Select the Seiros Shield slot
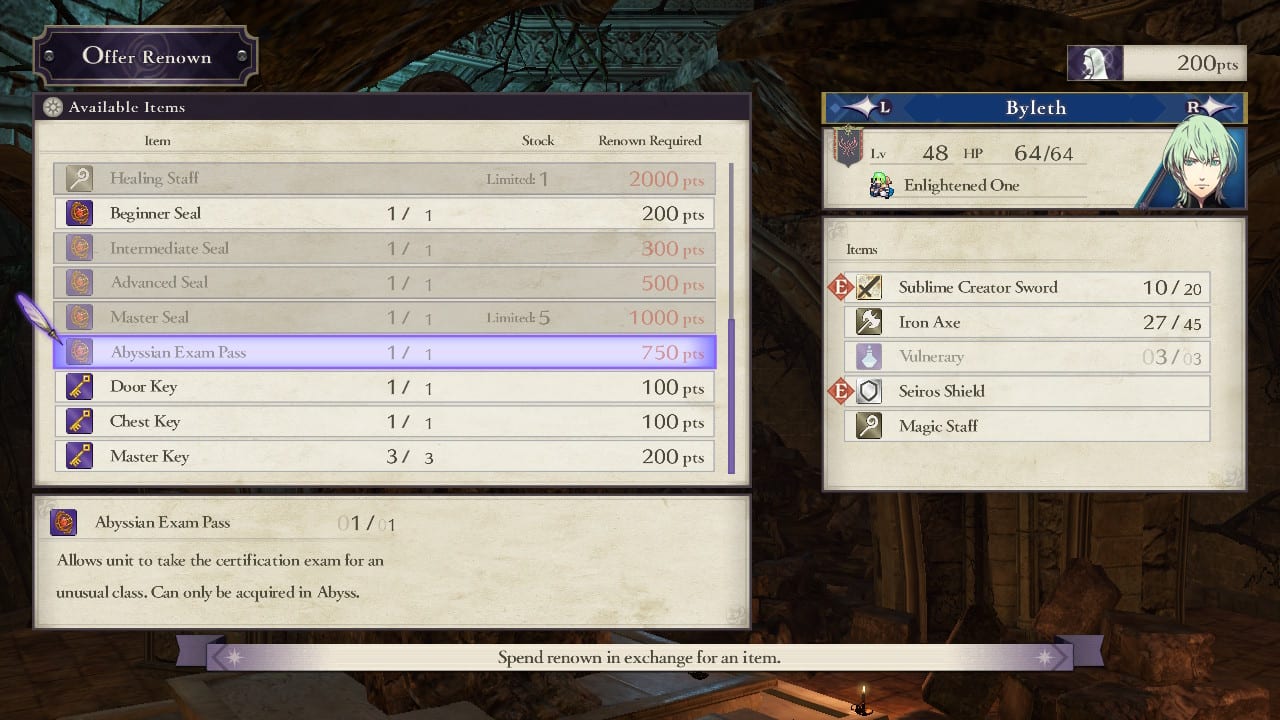This screenshot has height=720, width=1280. point(1027,391)
